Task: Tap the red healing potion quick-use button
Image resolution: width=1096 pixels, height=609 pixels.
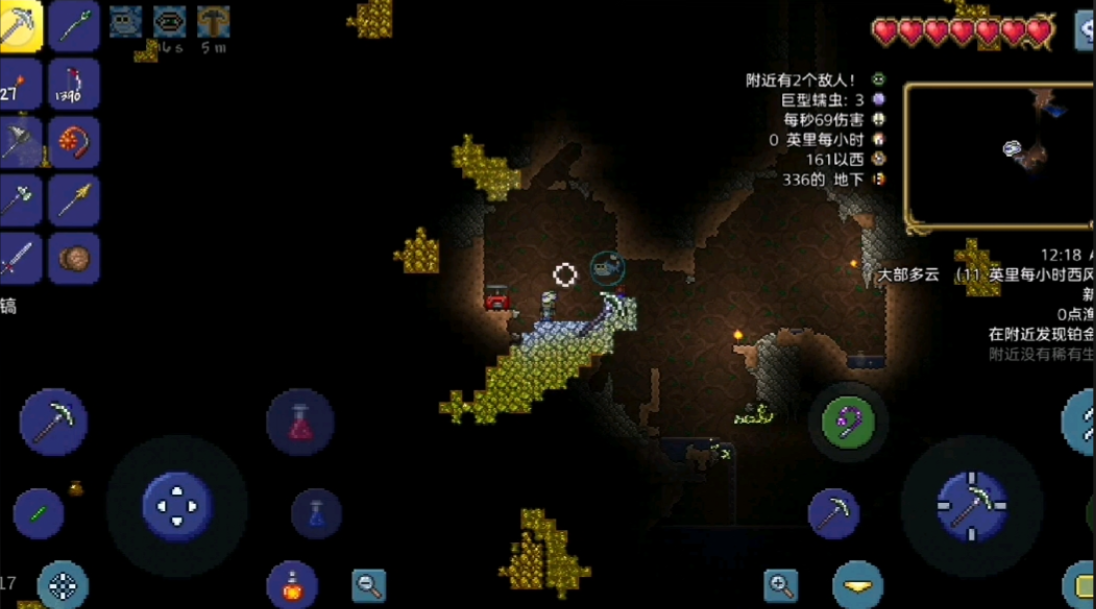Action: coord(300,423)
